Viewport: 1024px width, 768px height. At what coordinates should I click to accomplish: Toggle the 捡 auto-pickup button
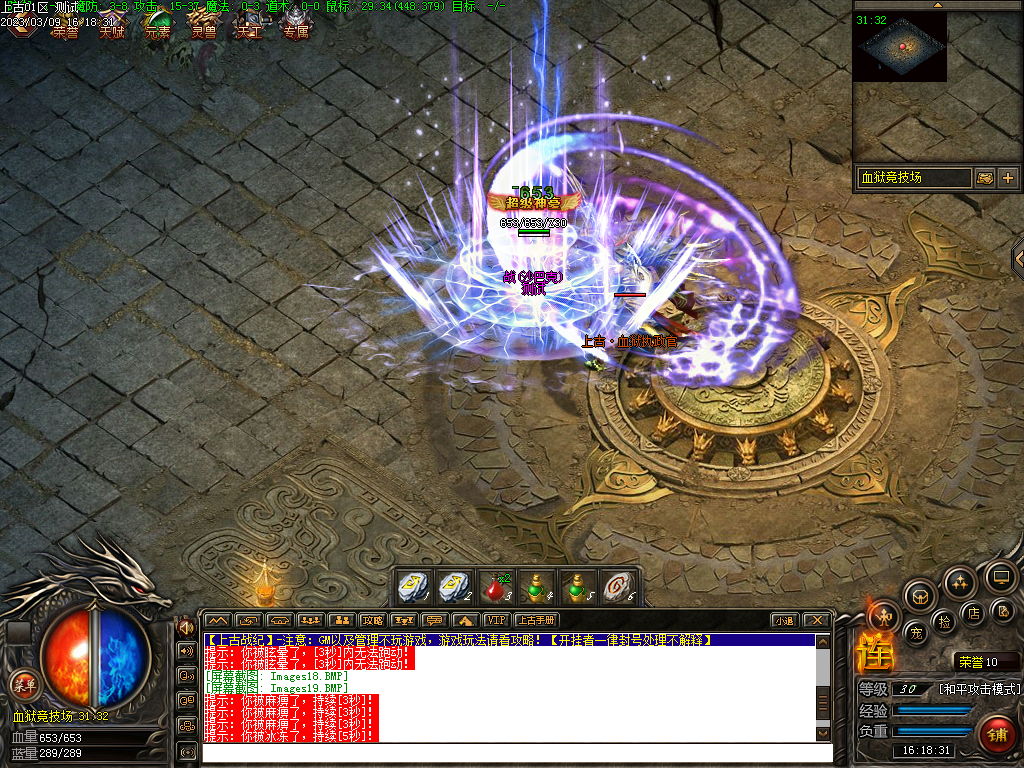[x=945, y=622]
